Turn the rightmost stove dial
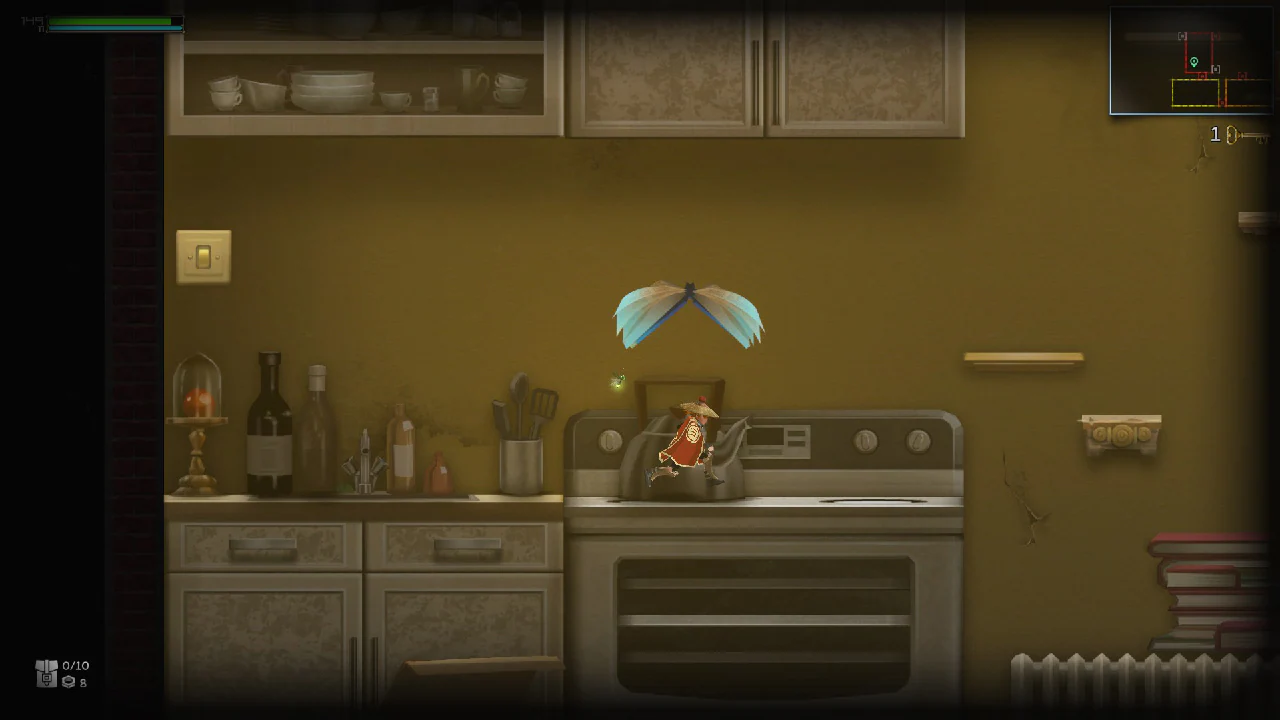The height and width of the screenshot is (720, 1280). [916, 438]
